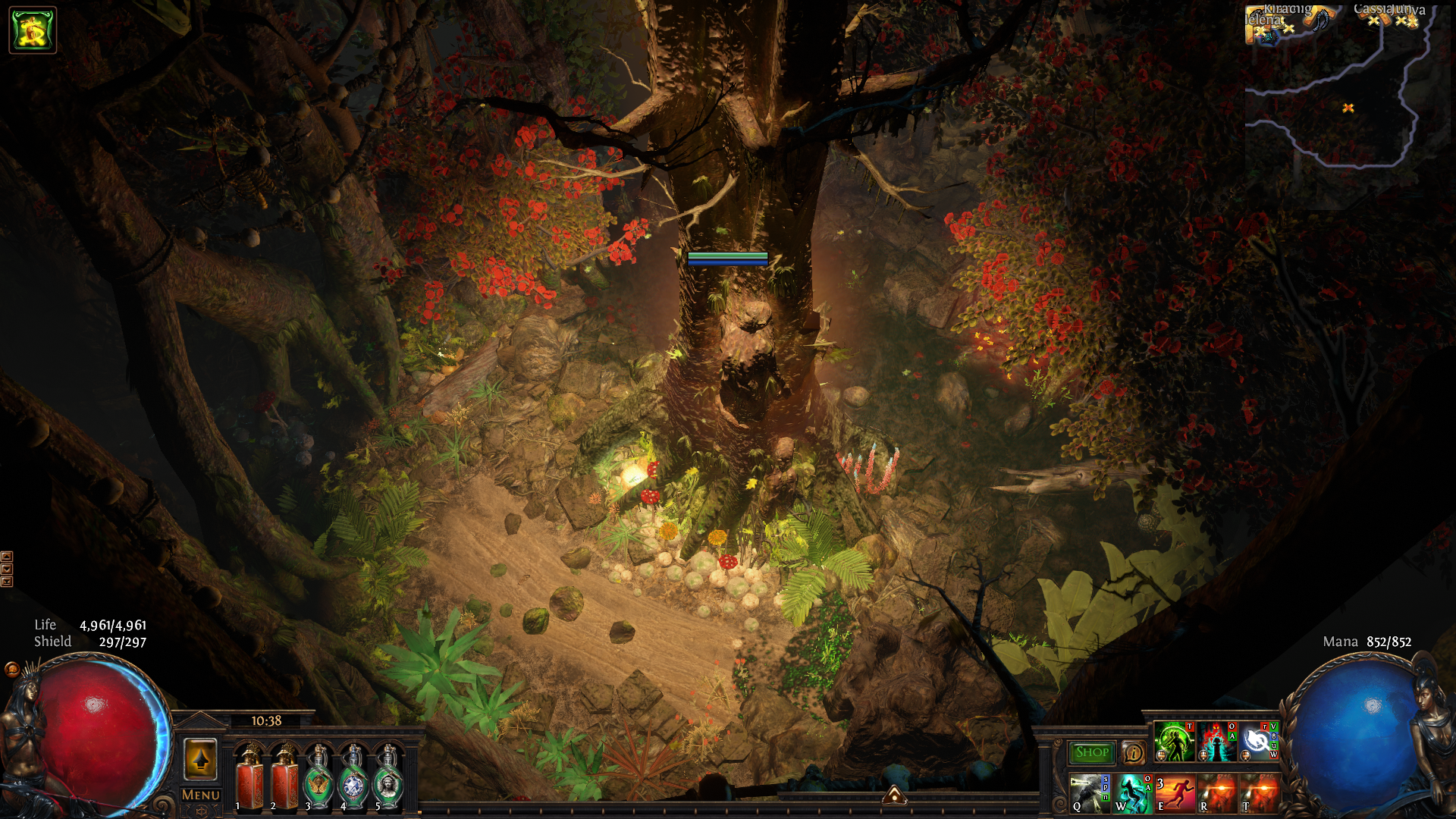
Task: Use the red life flask in slot 2
Action: (x=285, y=778)
